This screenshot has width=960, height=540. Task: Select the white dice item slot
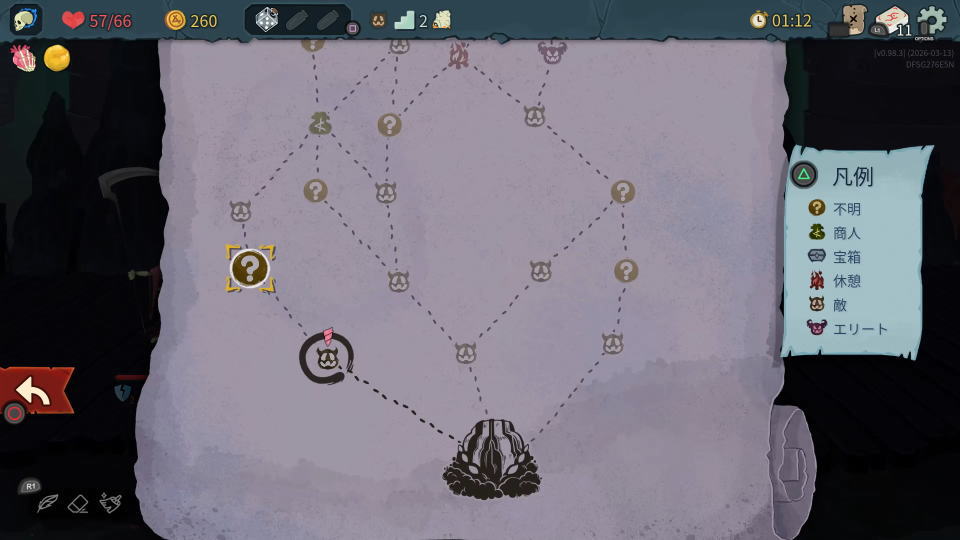(267, 20)
